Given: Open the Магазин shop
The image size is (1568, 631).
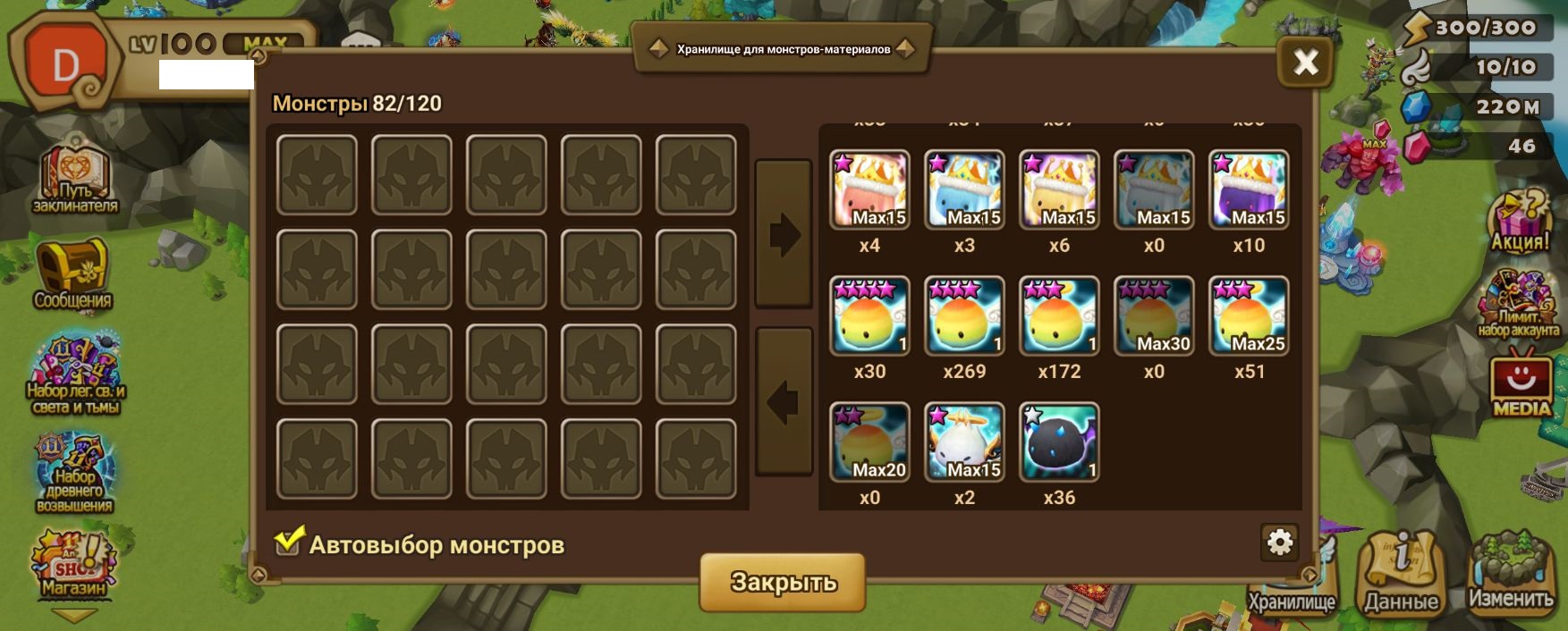Looking at the screenshot, I should (x=73, y=563).
